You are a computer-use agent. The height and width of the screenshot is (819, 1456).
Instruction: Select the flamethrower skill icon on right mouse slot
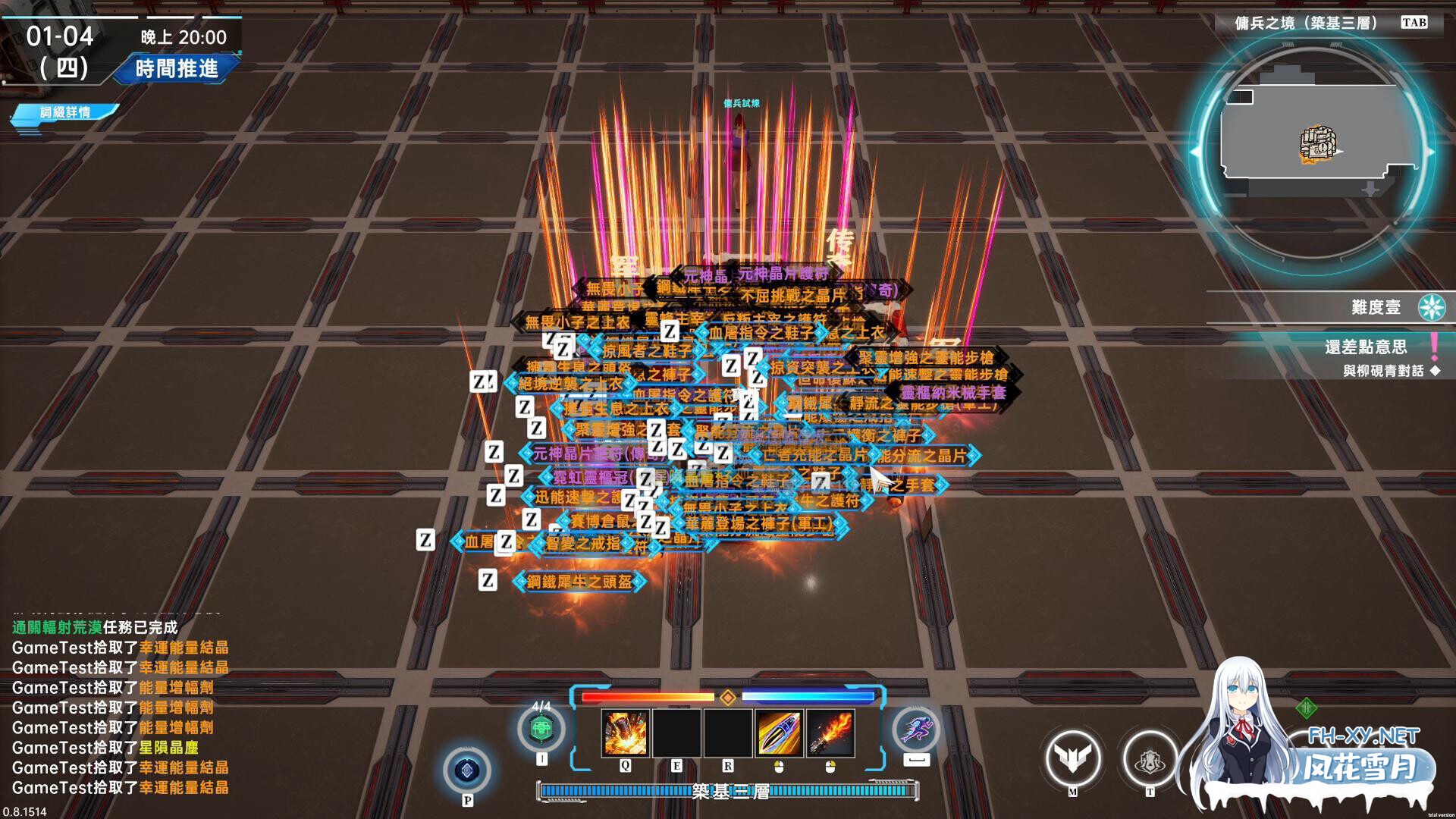[829, 732]
